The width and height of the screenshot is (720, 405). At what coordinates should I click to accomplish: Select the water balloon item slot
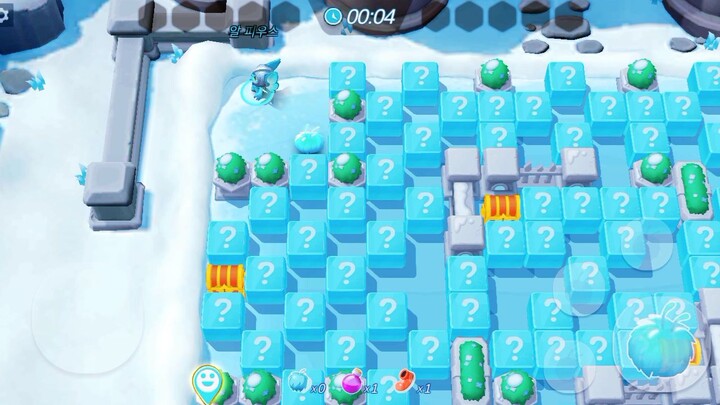pyautogui.click(x=300, y=383)
